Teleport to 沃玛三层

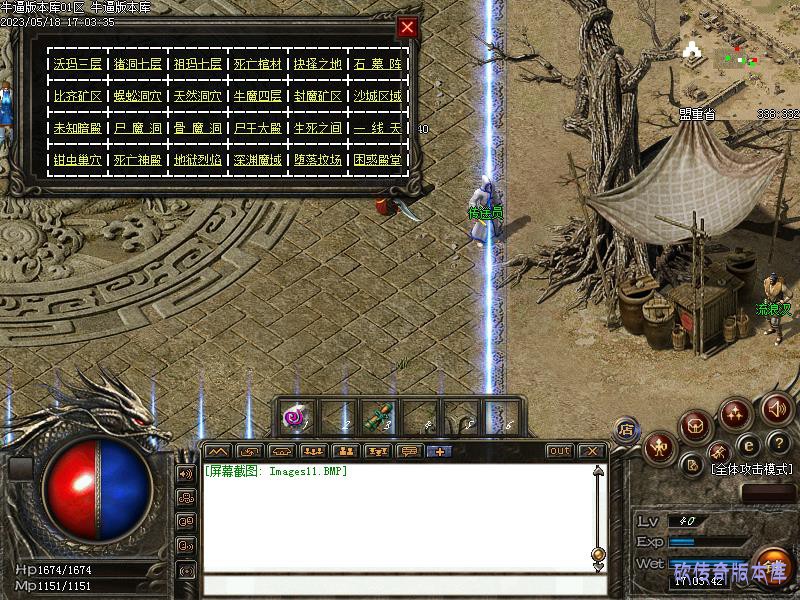click(x=77, y=64)
